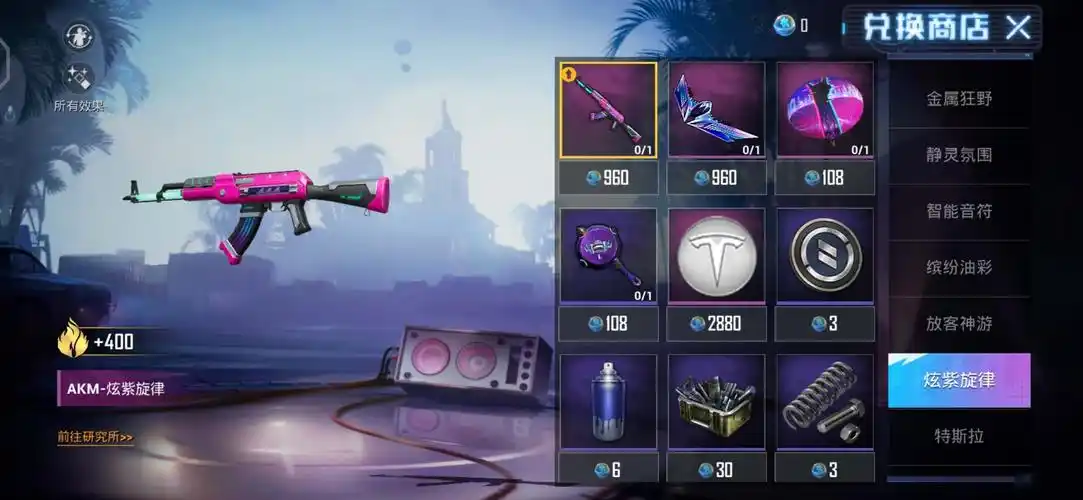Select the pink AKM skin item
Image resolution: width=1083 pixels, height=500 pixels.
click(x=608, y=111)
